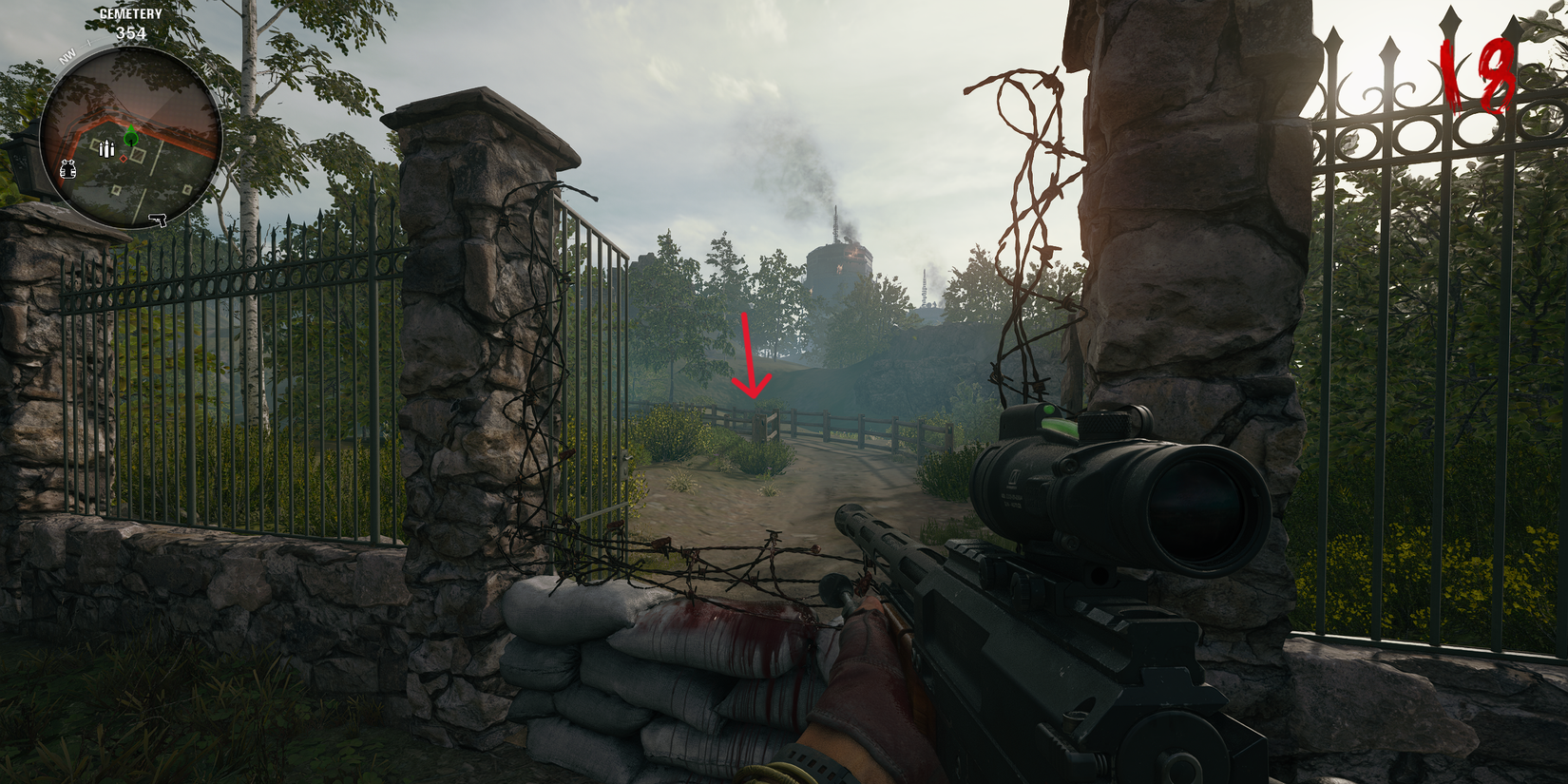Click the NW compass marker on the minimap
The width and height of the screenshot is (1568, 784).
(67, 55)
